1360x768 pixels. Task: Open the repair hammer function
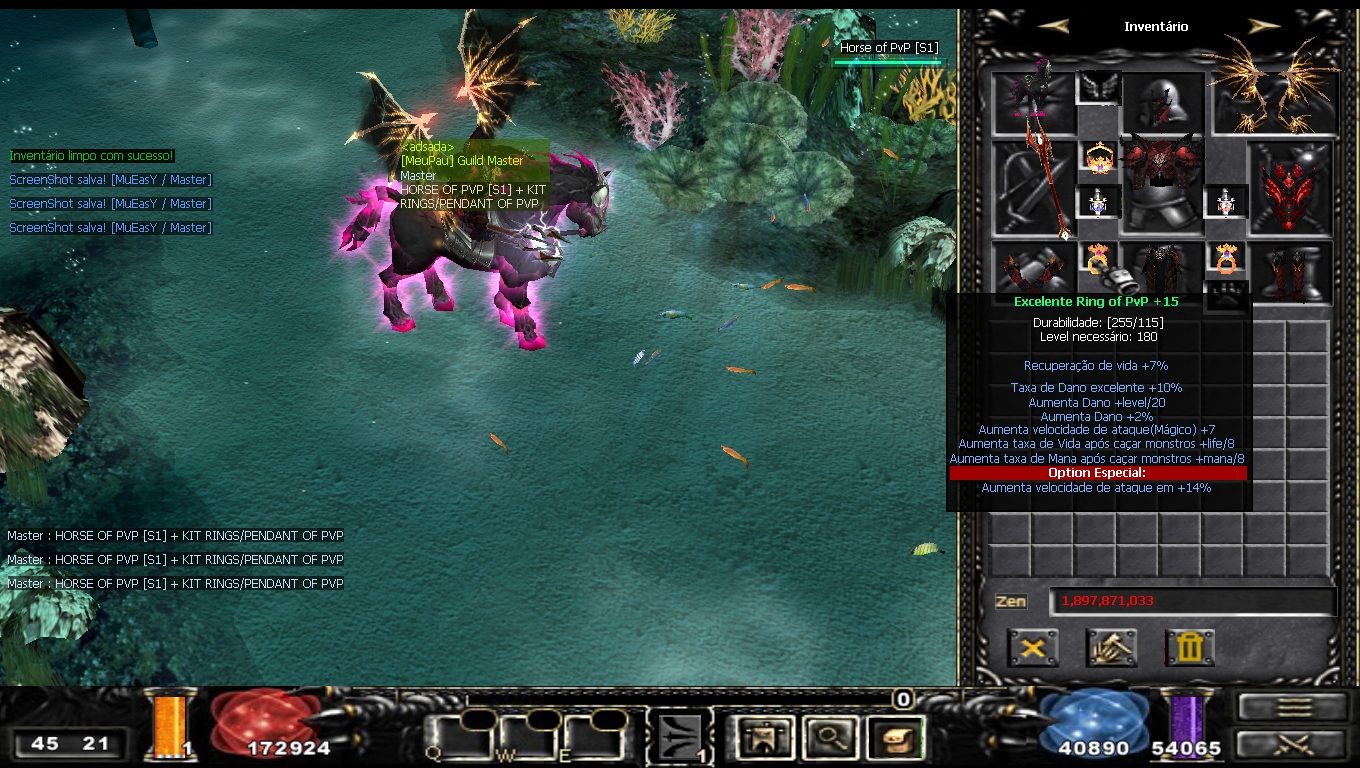click(x=1111, y=648)
